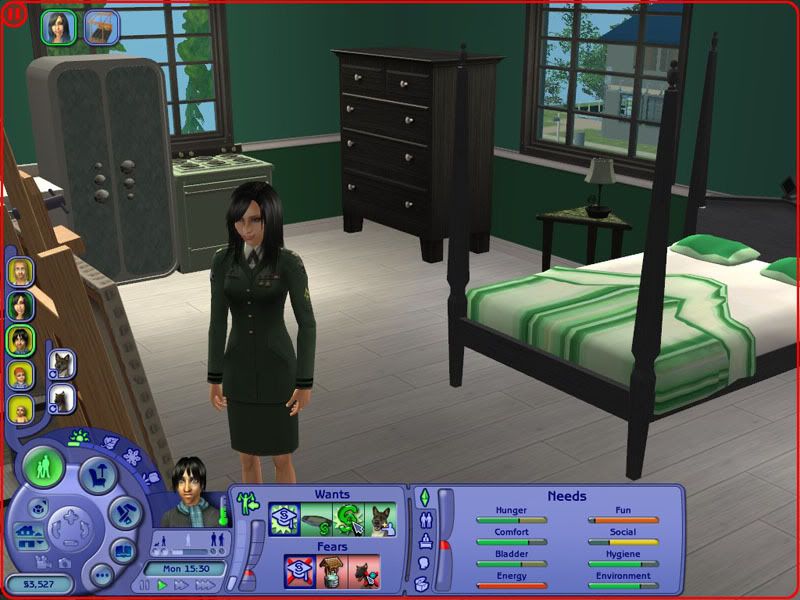Image resolution: width=800 pixels, height=600 pixels.
Task: Select the green dollar sign want
Action: [348, 520]
